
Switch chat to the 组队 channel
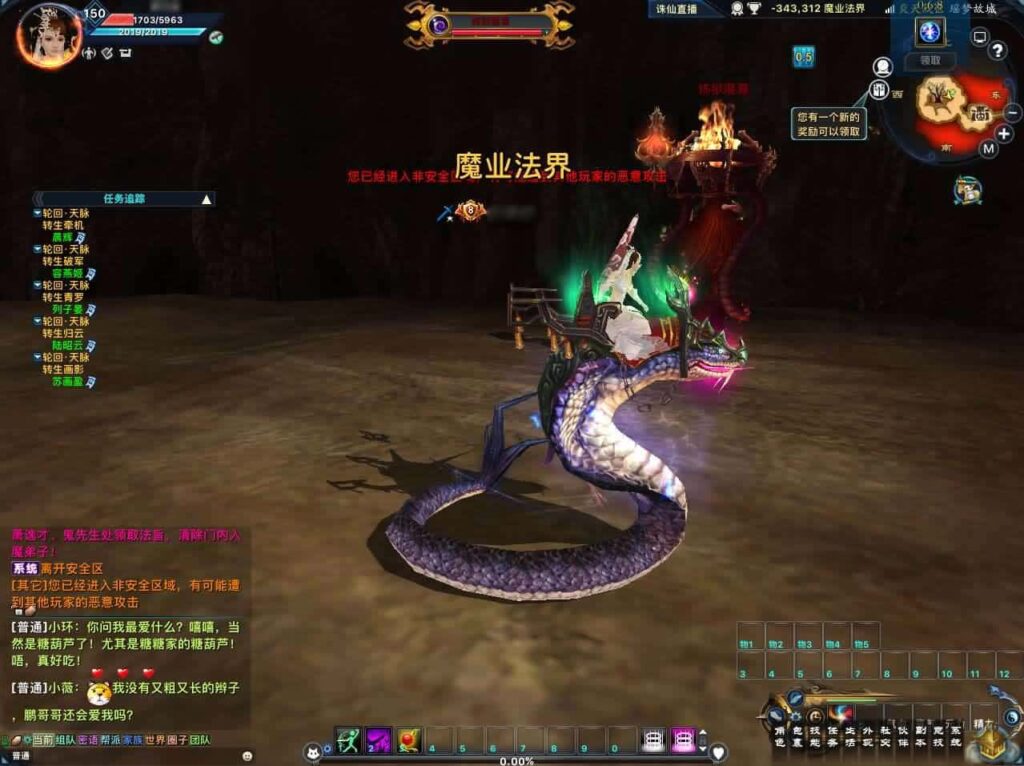tap(66, 740)
